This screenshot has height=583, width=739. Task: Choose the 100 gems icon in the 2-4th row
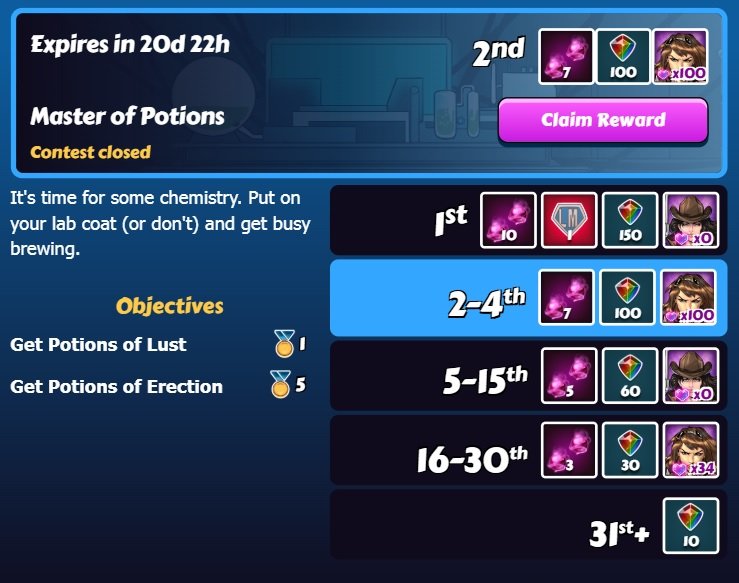628,297
